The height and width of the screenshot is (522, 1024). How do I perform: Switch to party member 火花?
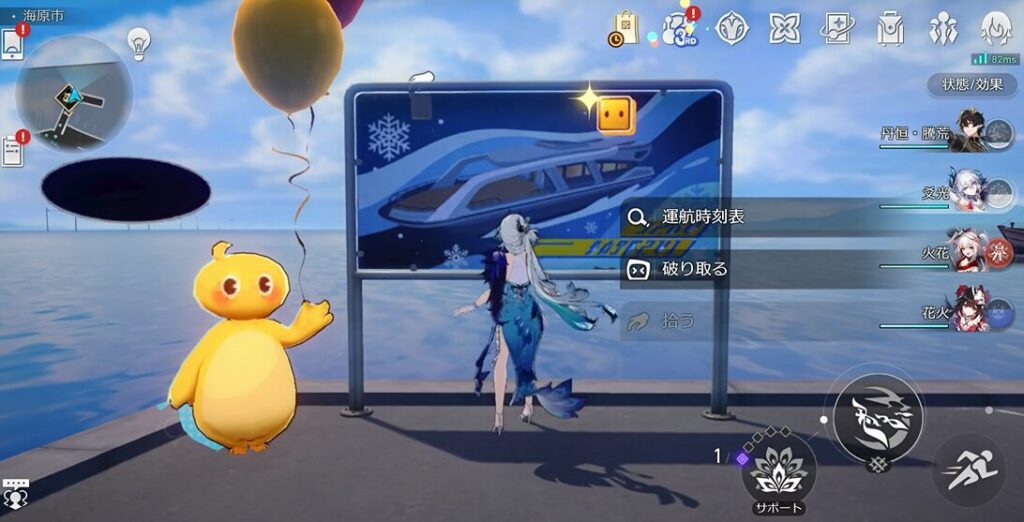(968, 252)
